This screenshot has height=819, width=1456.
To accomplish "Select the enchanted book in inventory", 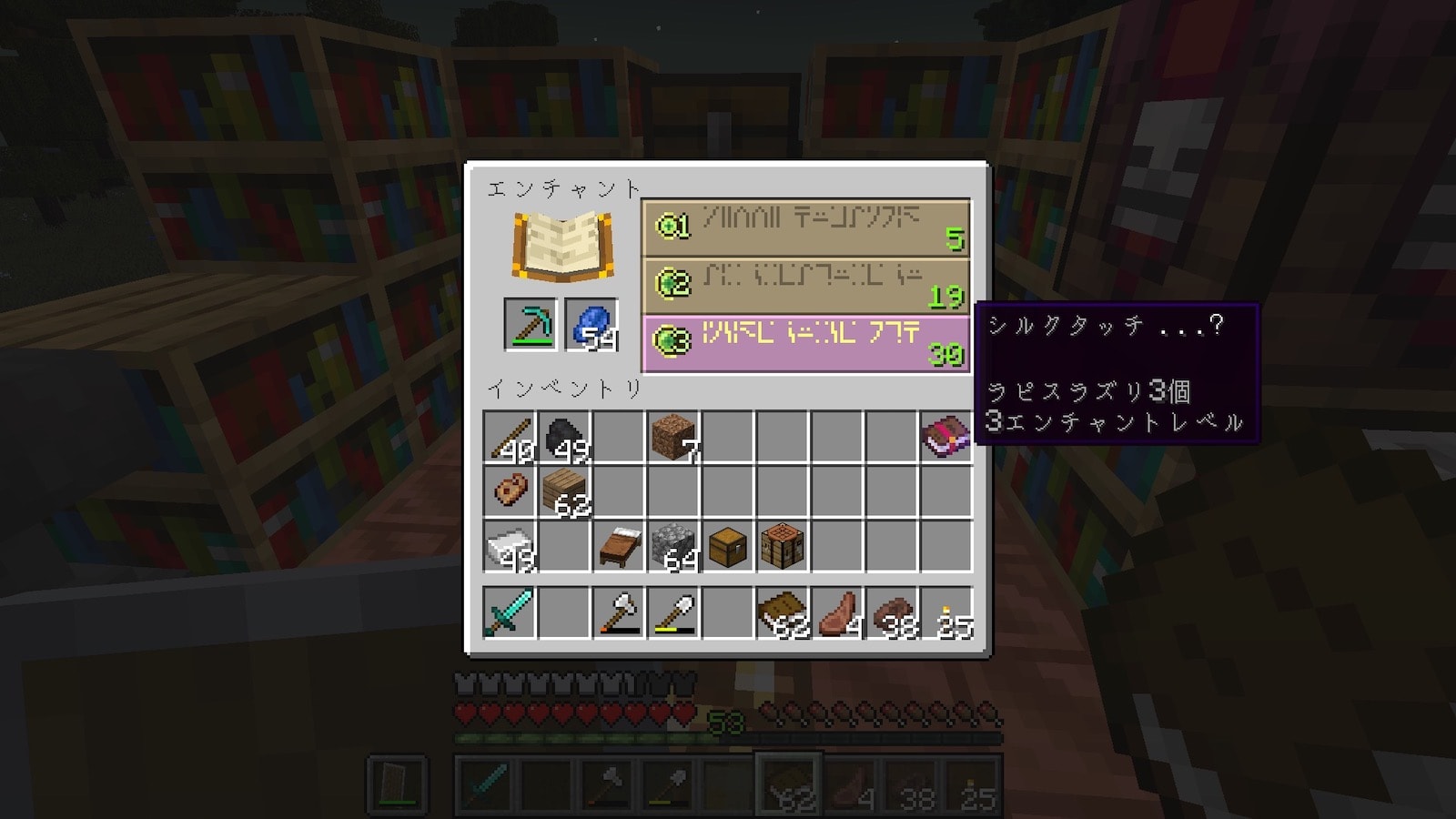I will (945, 438).
